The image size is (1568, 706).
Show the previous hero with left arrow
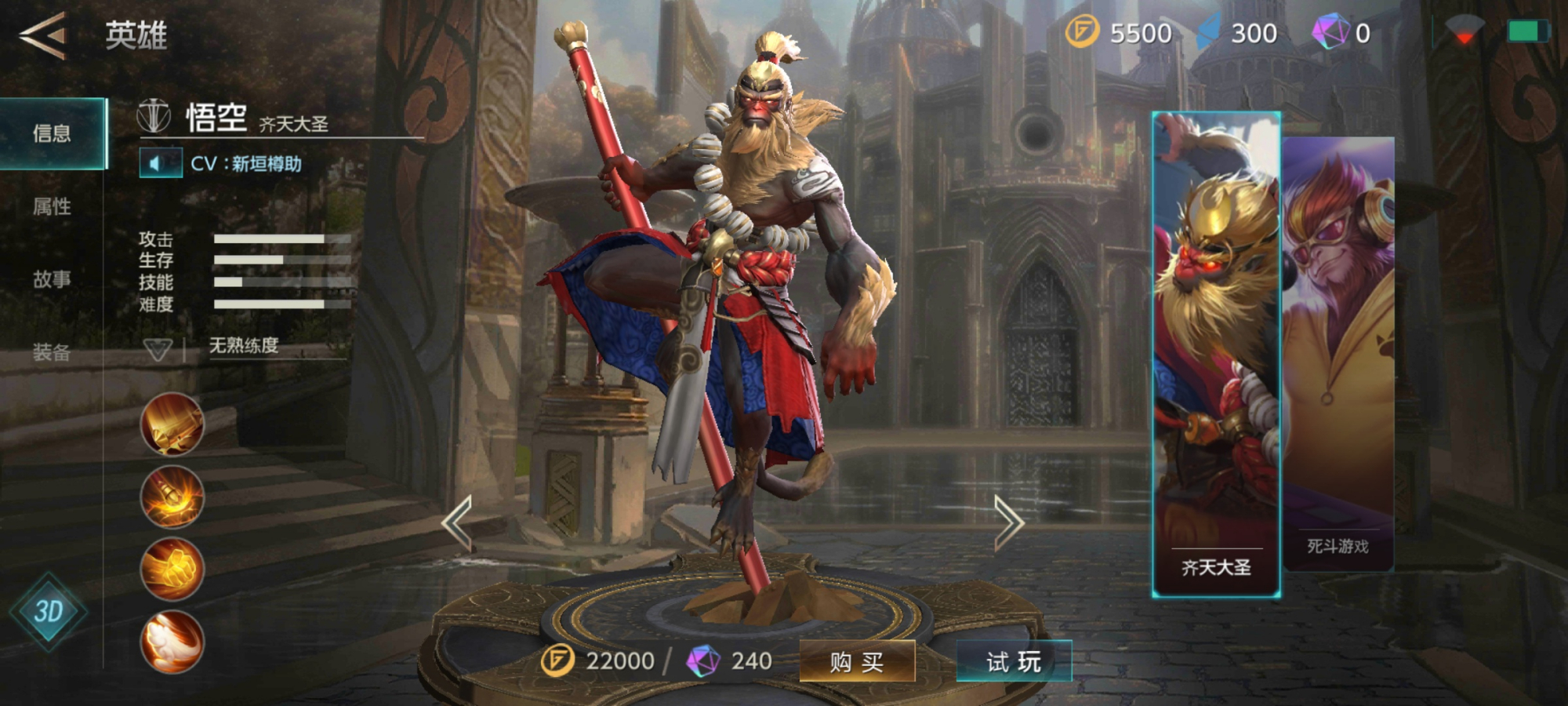[x=457, y=523]
